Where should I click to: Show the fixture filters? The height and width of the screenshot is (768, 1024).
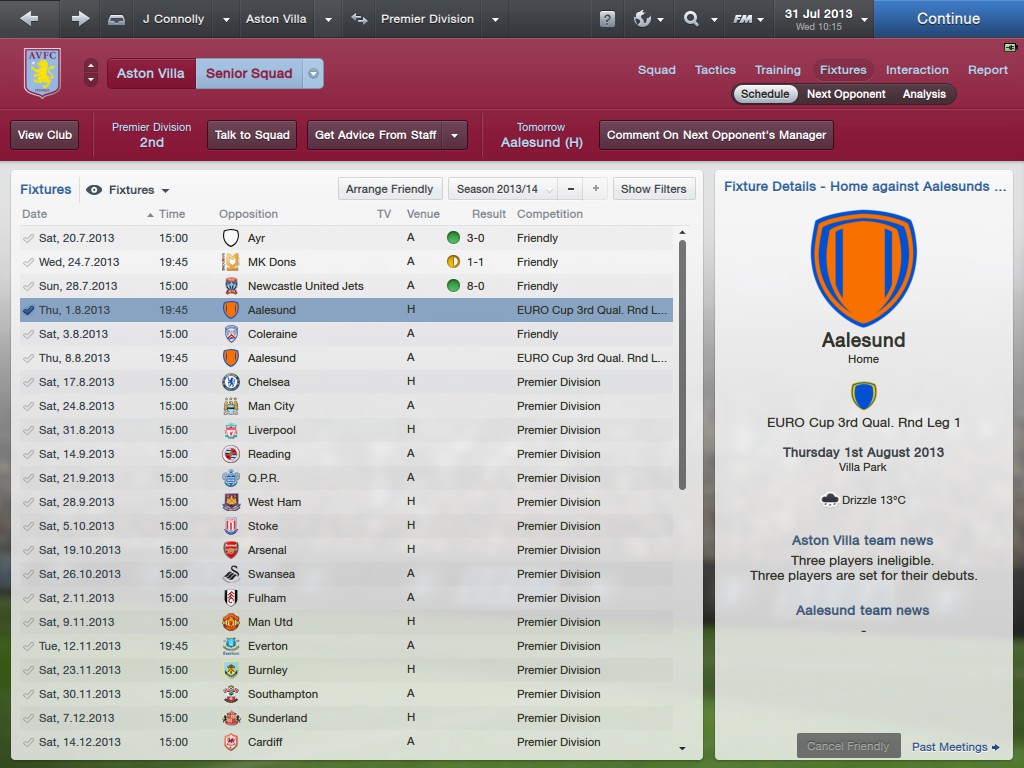pyautogui.click(x=653, y=189)
